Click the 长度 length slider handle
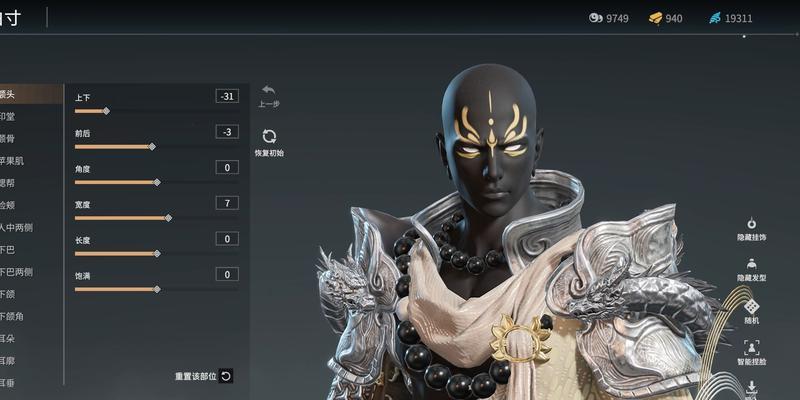The height and width of the screenshot is (400, 800). 157,253
